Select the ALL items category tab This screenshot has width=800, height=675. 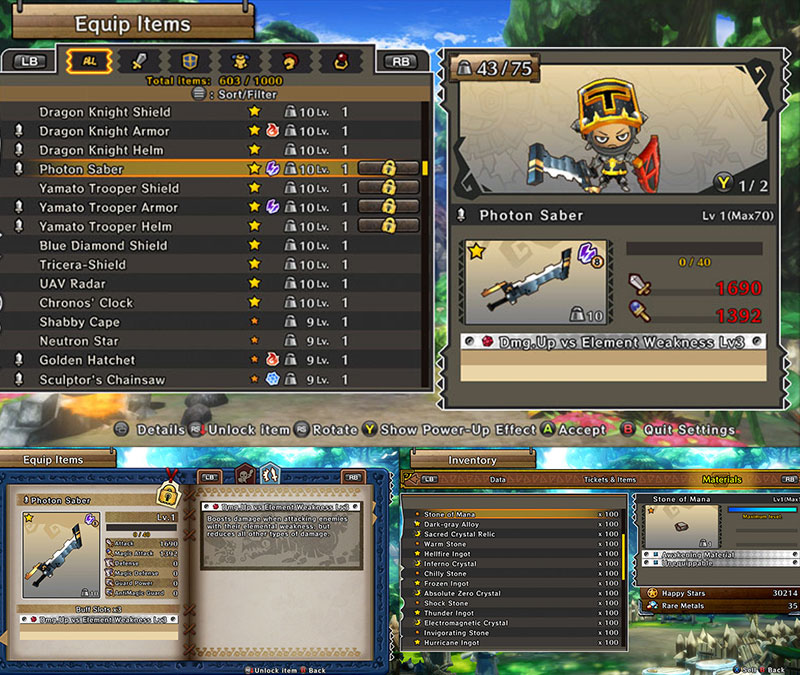click(x=89, y=60)
